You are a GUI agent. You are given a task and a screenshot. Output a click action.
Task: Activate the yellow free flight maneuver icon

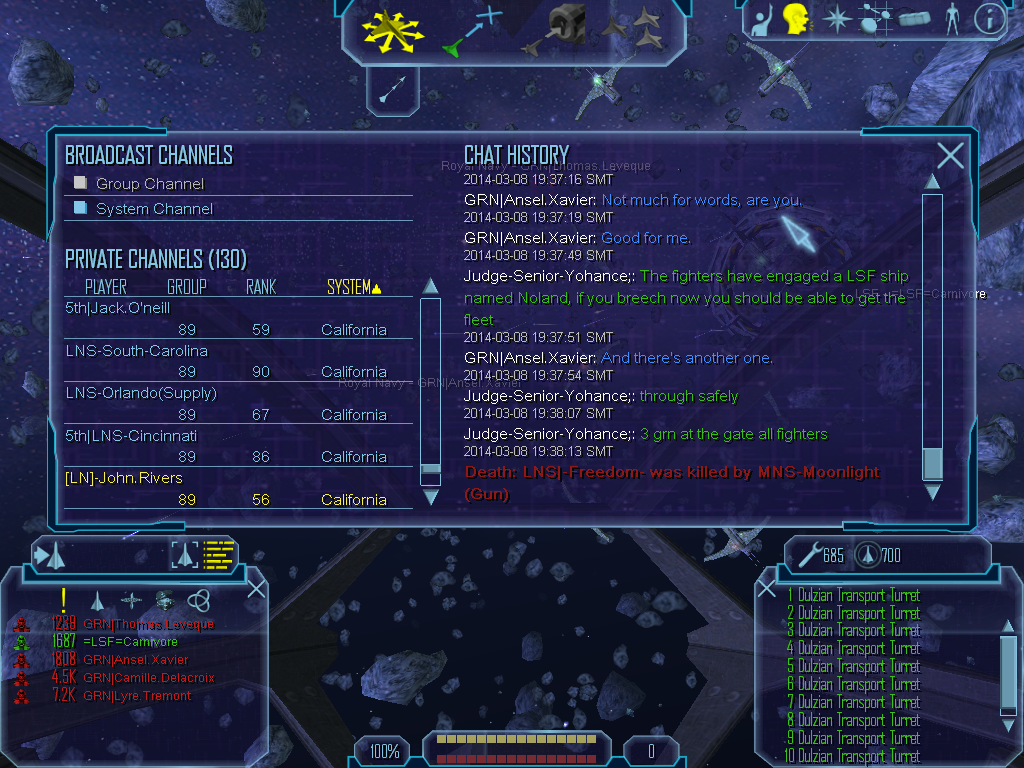click(x=393, y=29)
